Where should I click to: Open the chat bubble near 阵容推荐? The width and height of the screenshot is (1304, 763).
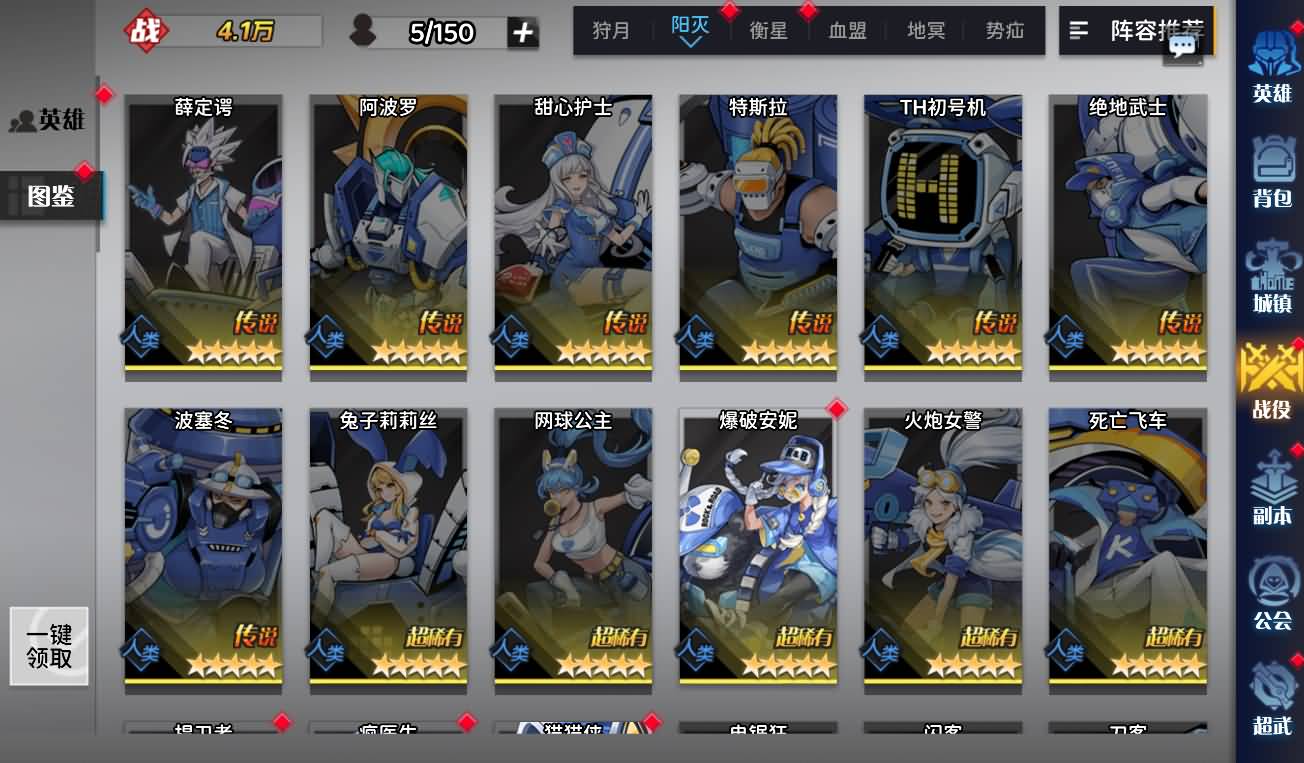(x=1182, y=48)
